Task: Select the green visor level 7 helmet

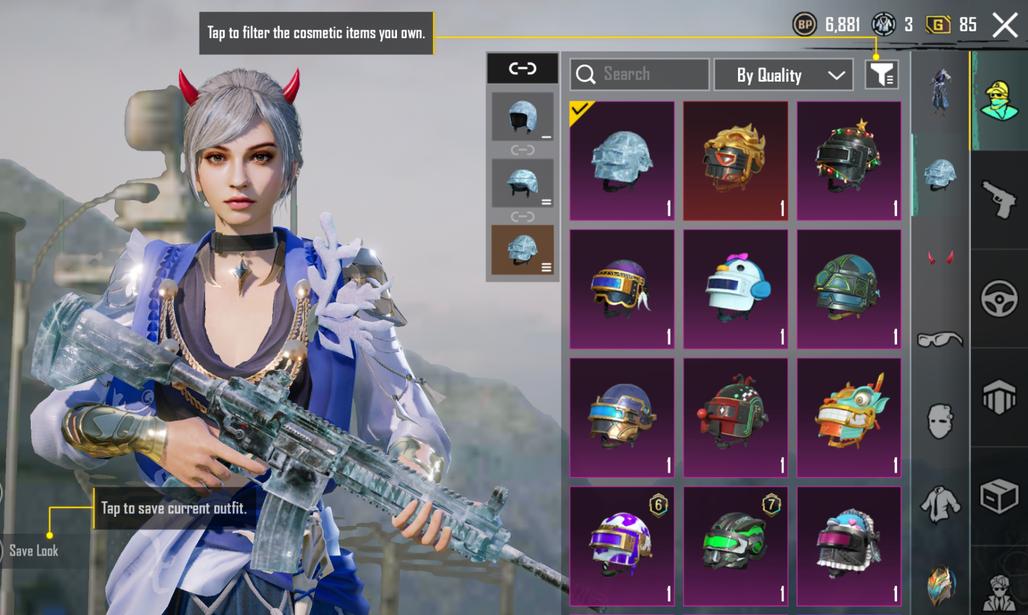Action: pos(735,545)
